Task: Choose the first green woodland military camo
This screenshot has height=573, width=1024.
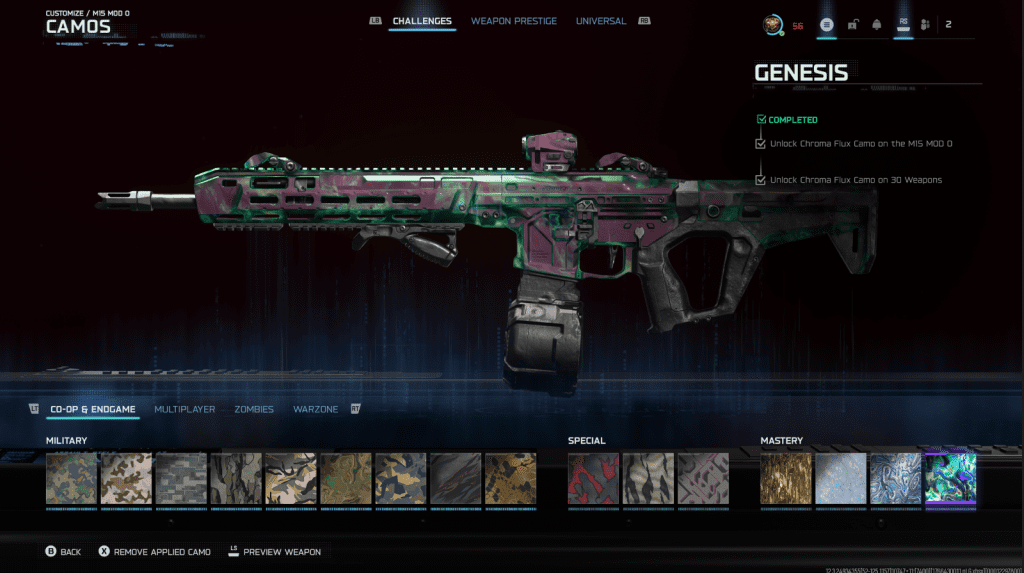Action: coord(72,479)
